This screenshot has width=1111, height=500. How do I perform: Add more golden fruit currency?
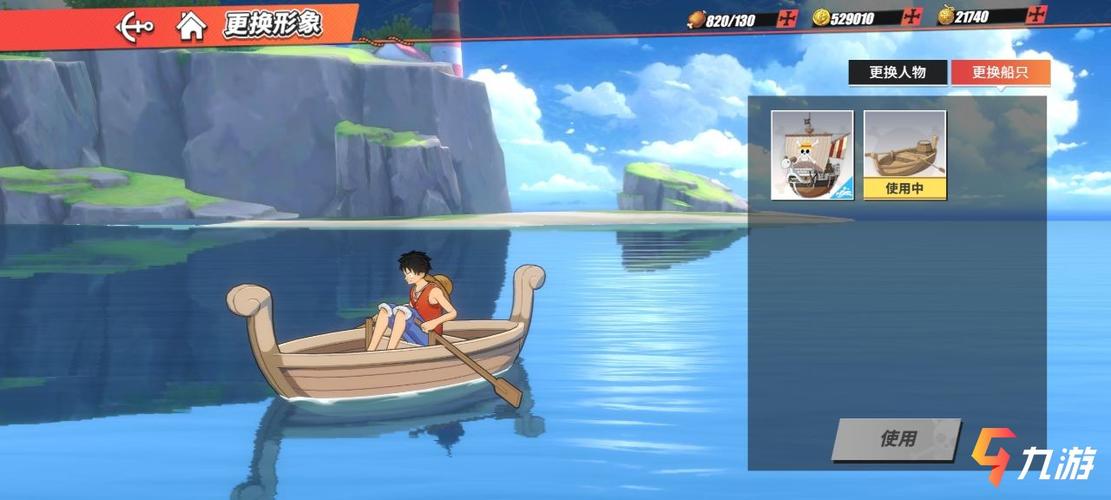pos(1036,15)
